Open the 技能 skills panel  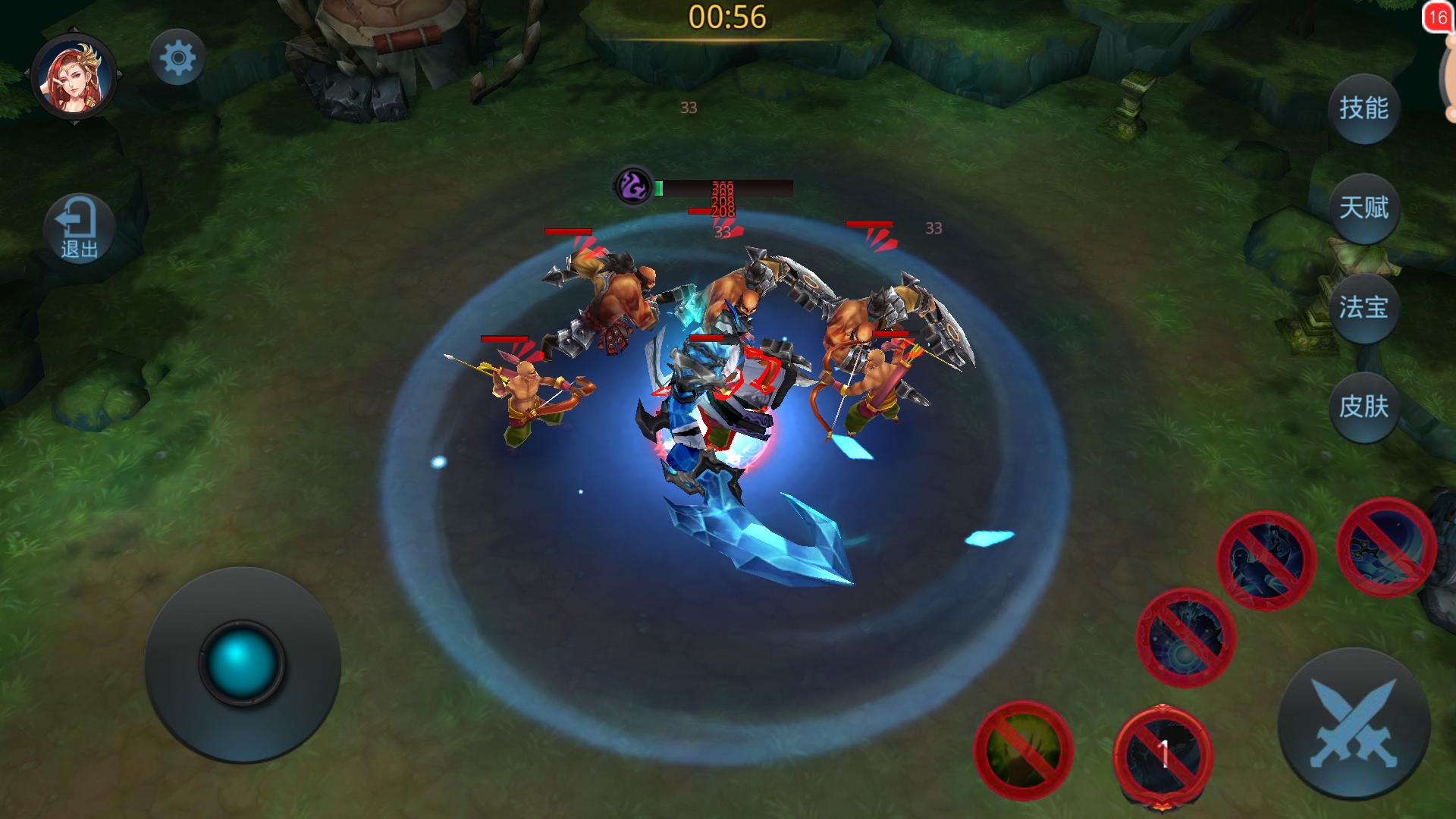tap(1363, 108)
